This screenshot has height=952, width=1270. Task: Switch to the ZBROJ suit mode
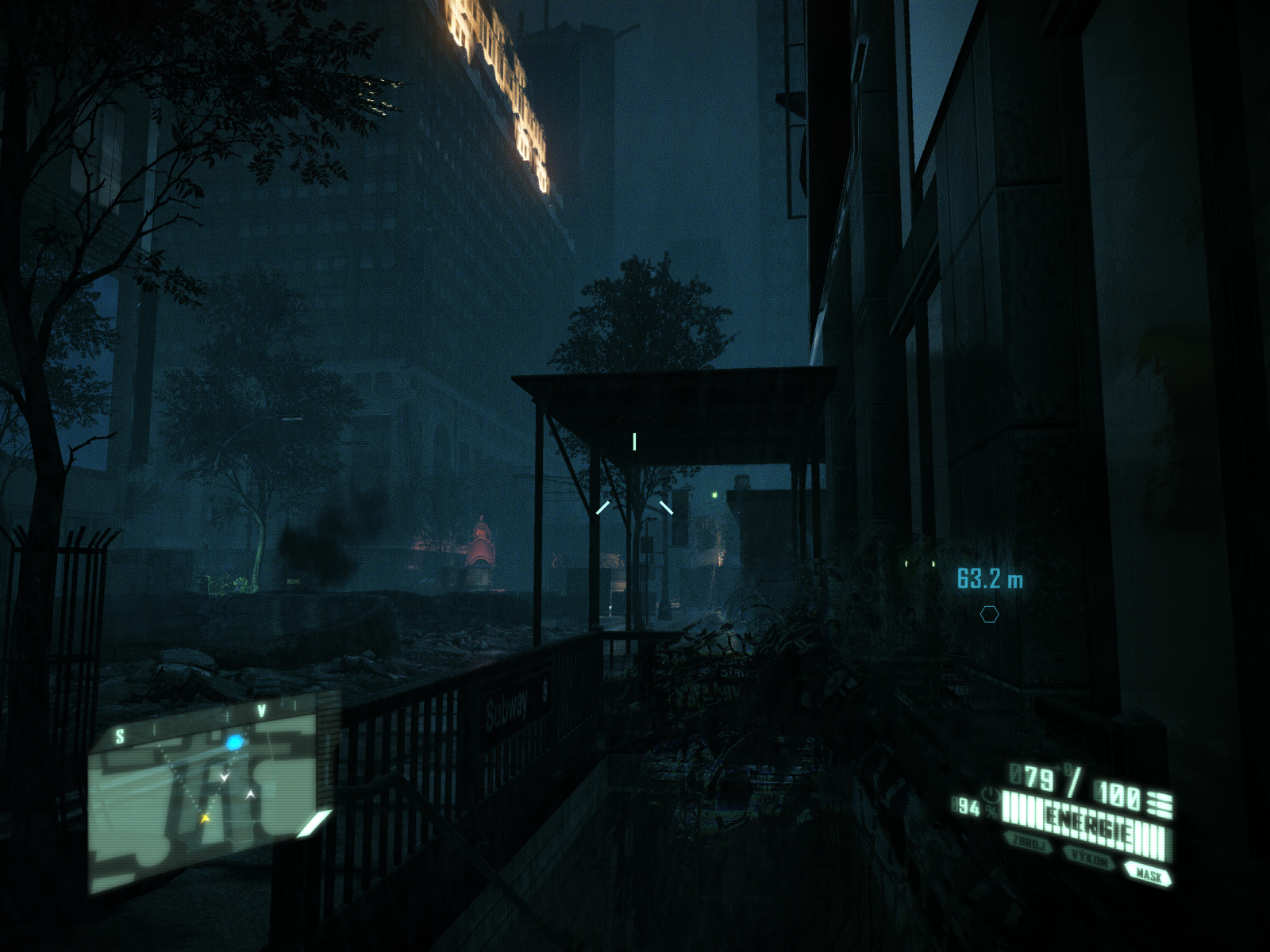[x=1029, y=844]
